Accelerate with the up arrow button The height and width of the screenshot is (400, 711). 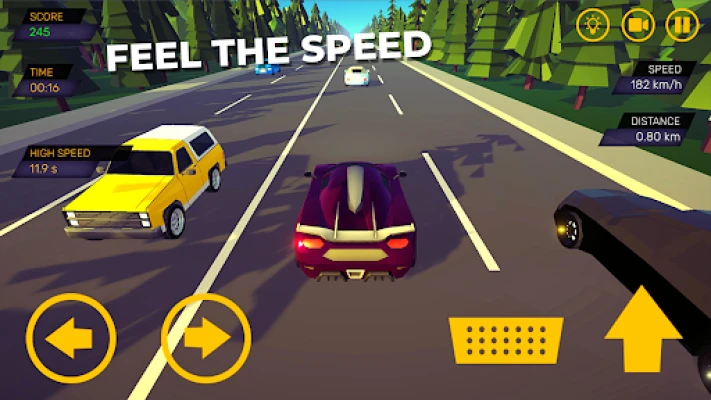click(x=643, y=330)
